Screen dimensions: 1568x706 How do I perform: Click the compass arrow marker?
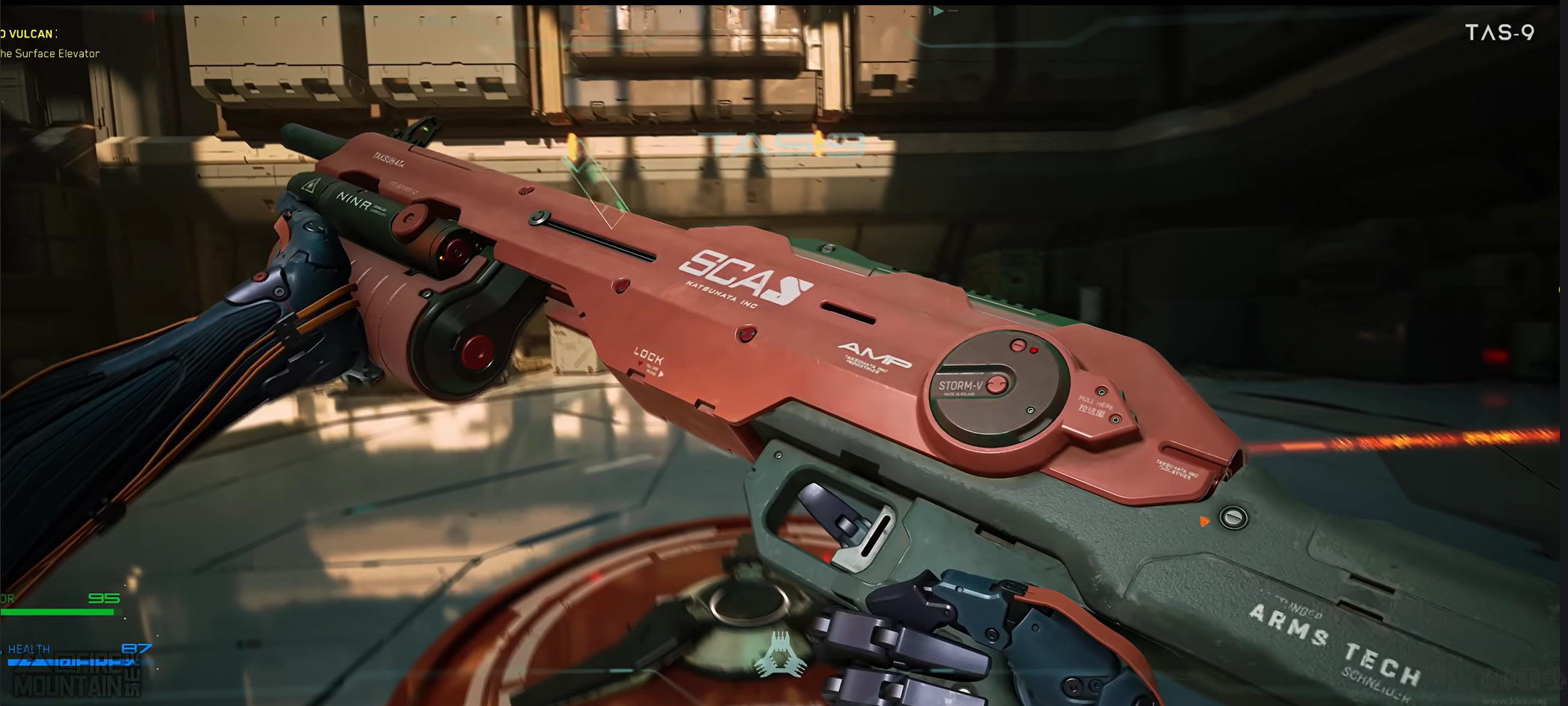click(x=938, y=11)
